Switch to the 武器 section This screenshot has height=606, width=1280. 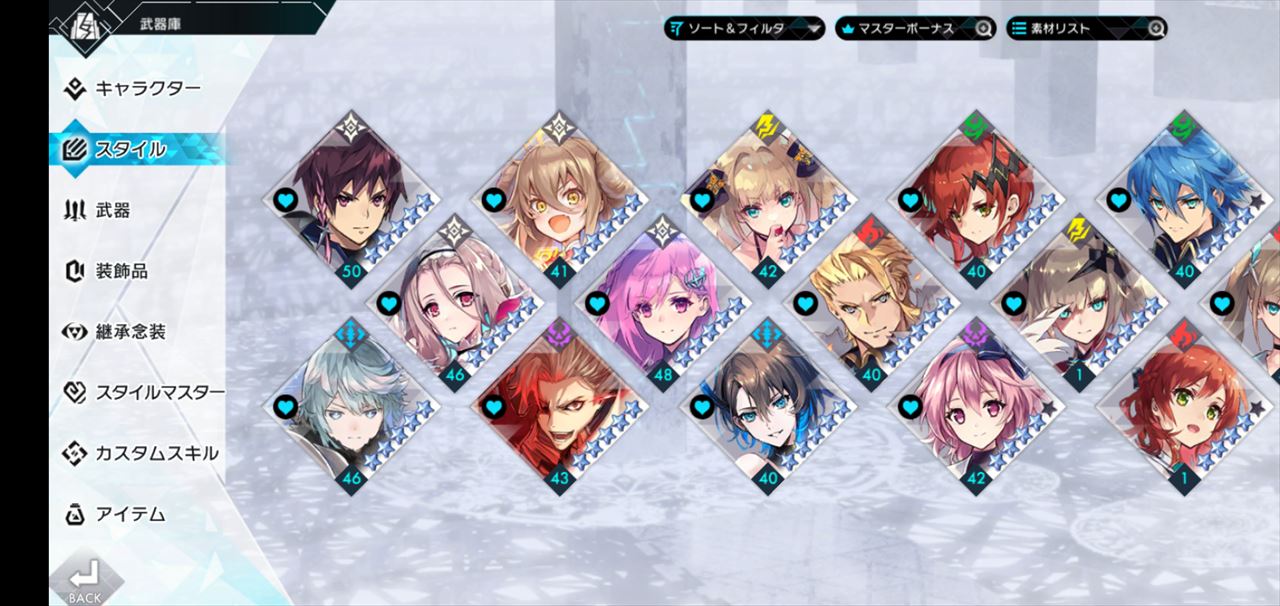click(x=112, y=211)
